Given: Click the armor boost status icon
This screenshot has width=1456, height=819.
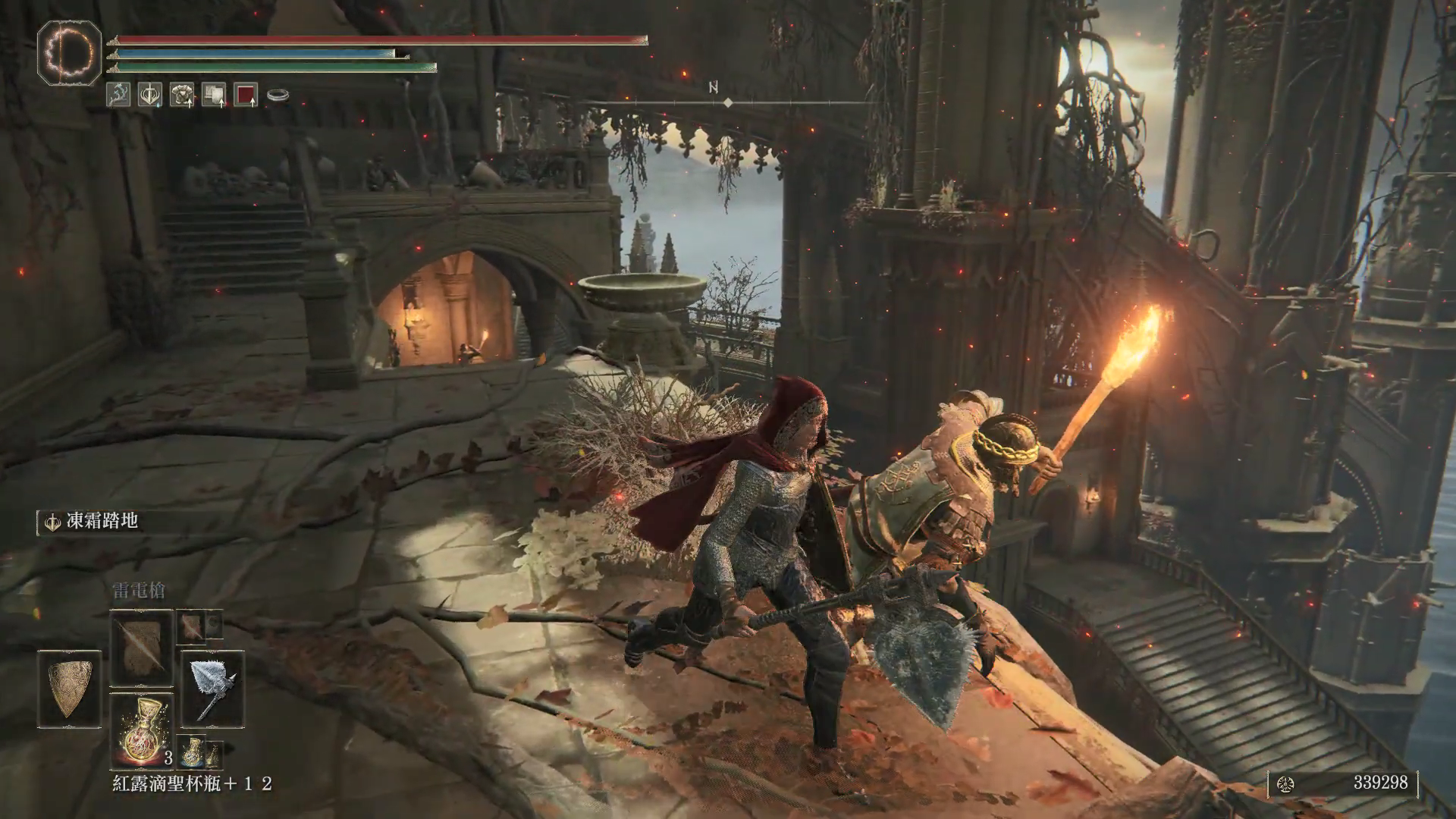Looking at the screenshot, I should (182, 95).
